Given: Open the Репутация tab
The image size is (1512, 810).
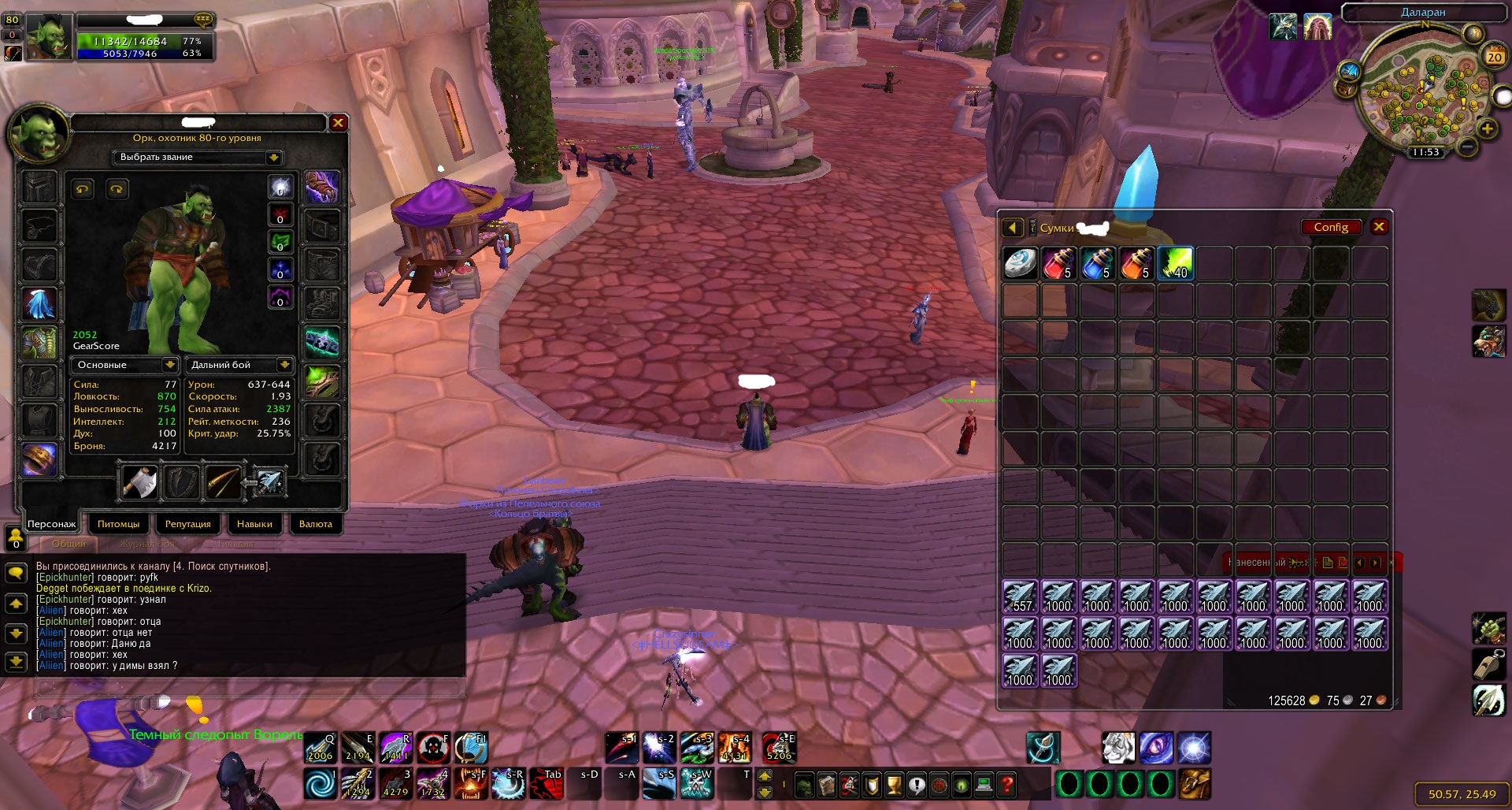Looking at the screenshot, I should pos(187,524).
